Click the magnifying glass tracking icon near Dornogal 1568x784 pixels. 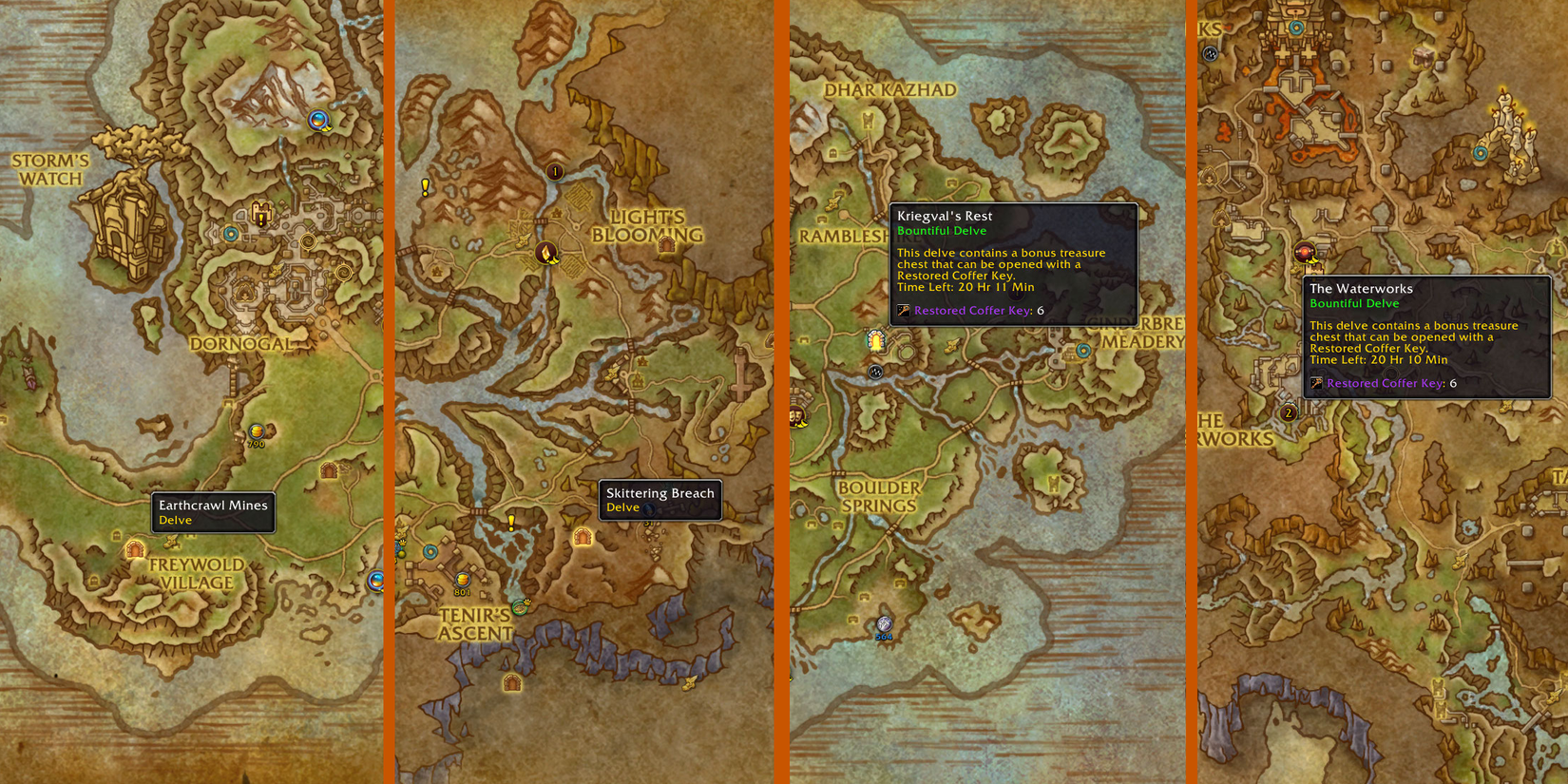click(317, 121)
